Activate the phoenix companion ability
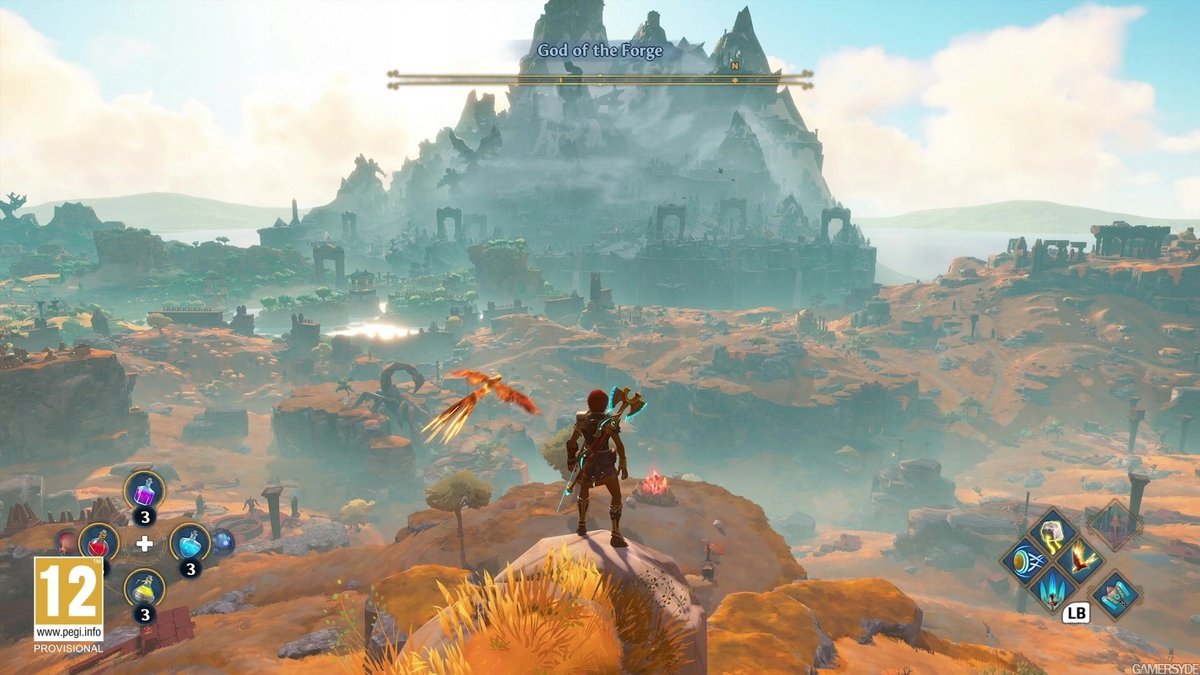 tap(1080, 559)
